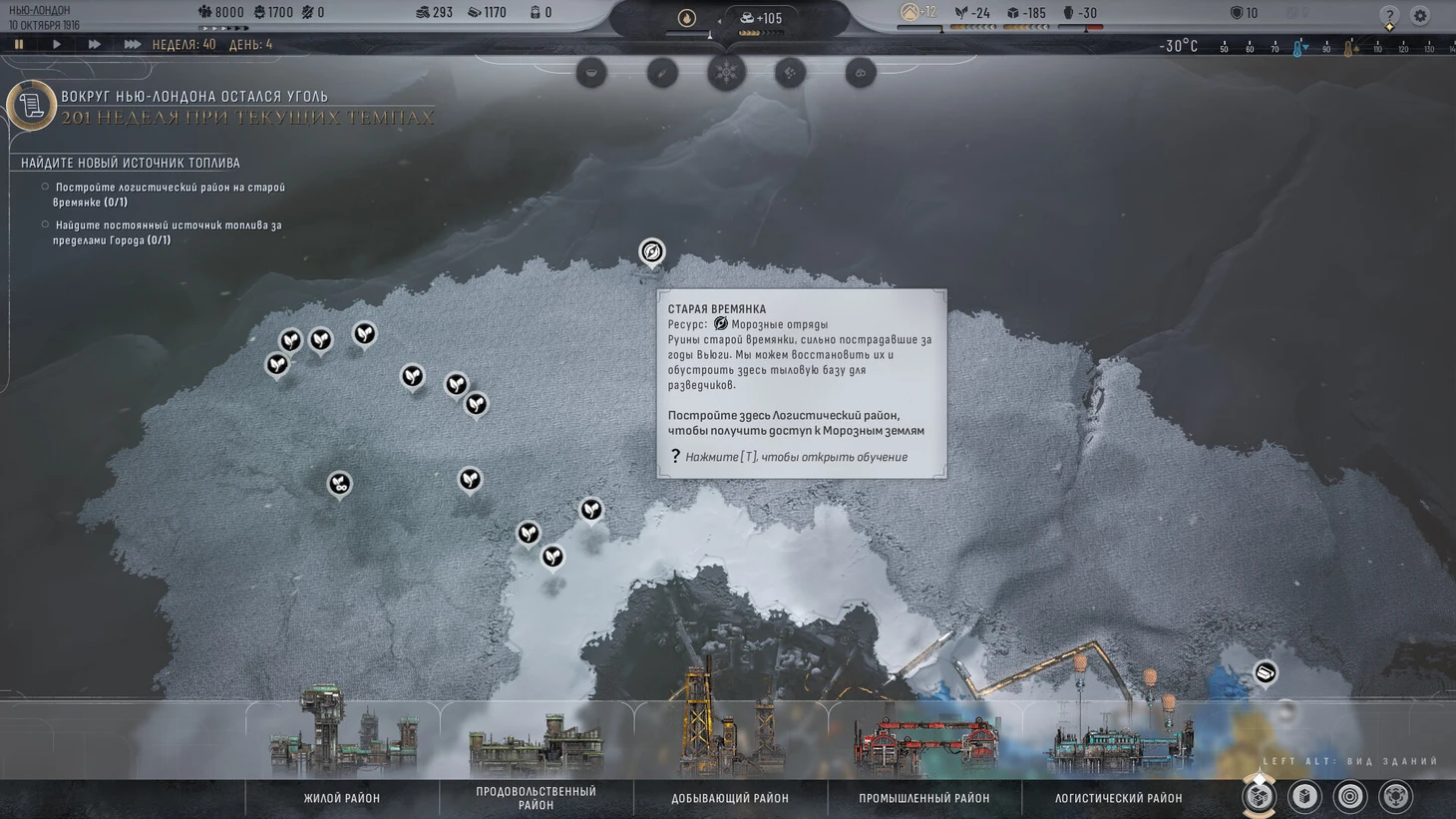Open the concentric circles hub category
The image size is (1456, 819).
point(1349,796)
